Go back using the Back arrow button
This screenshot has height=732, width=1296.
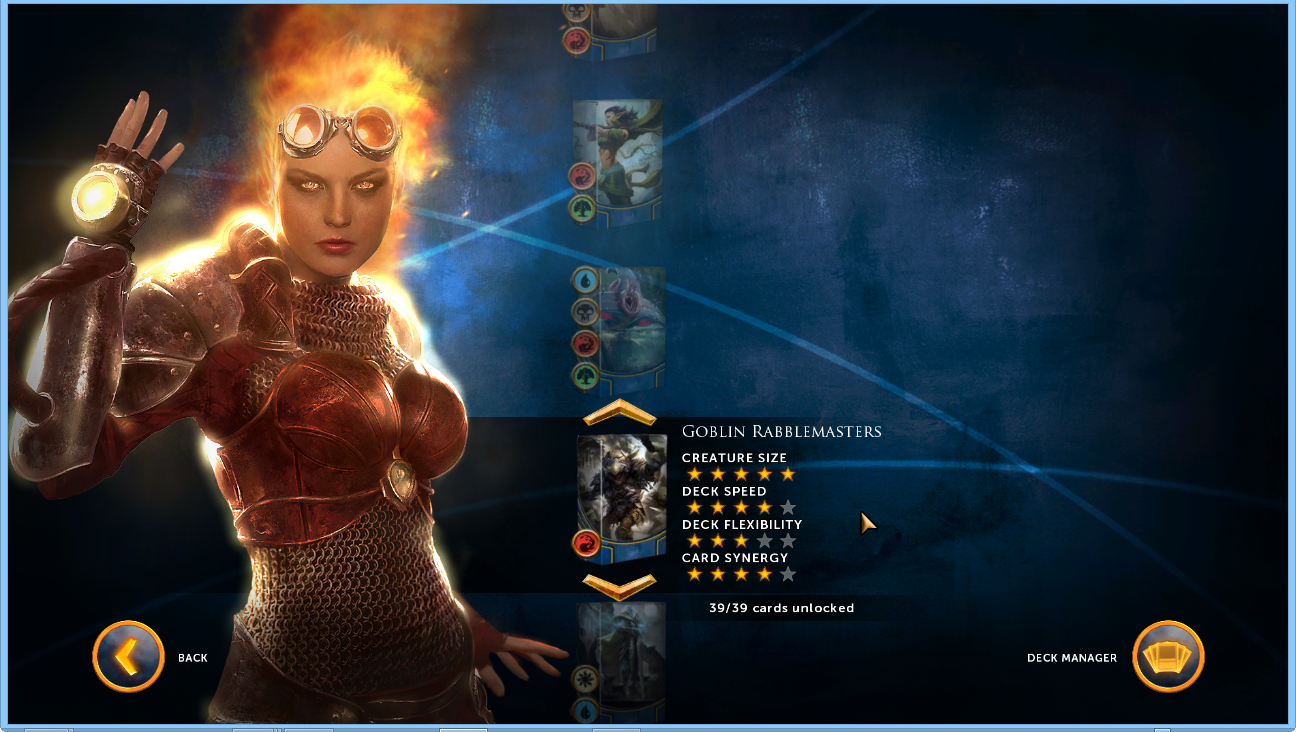(x=128, y=657)
